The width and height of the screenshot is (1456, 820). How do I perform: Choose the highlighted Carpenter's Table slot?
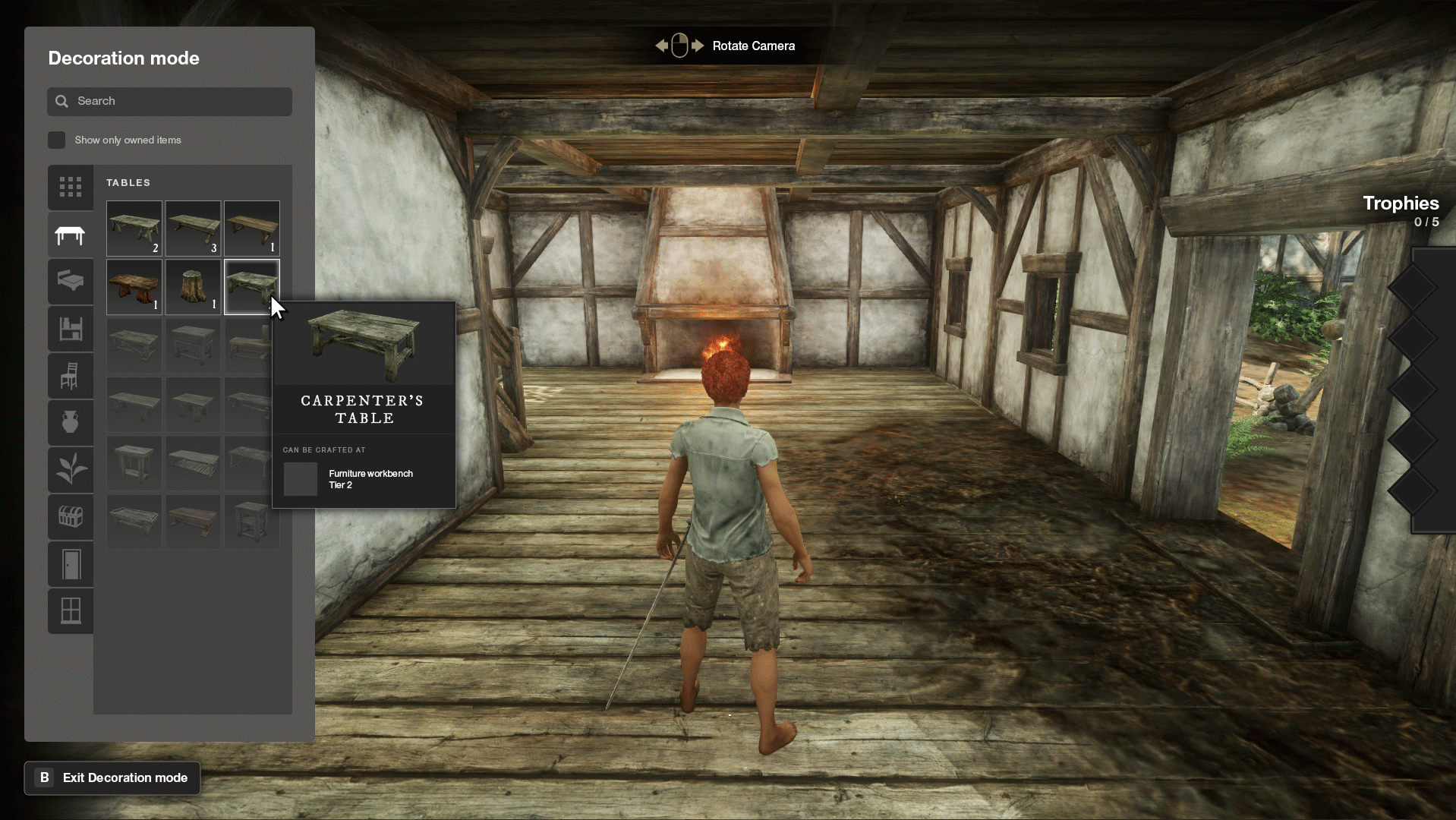251,287
